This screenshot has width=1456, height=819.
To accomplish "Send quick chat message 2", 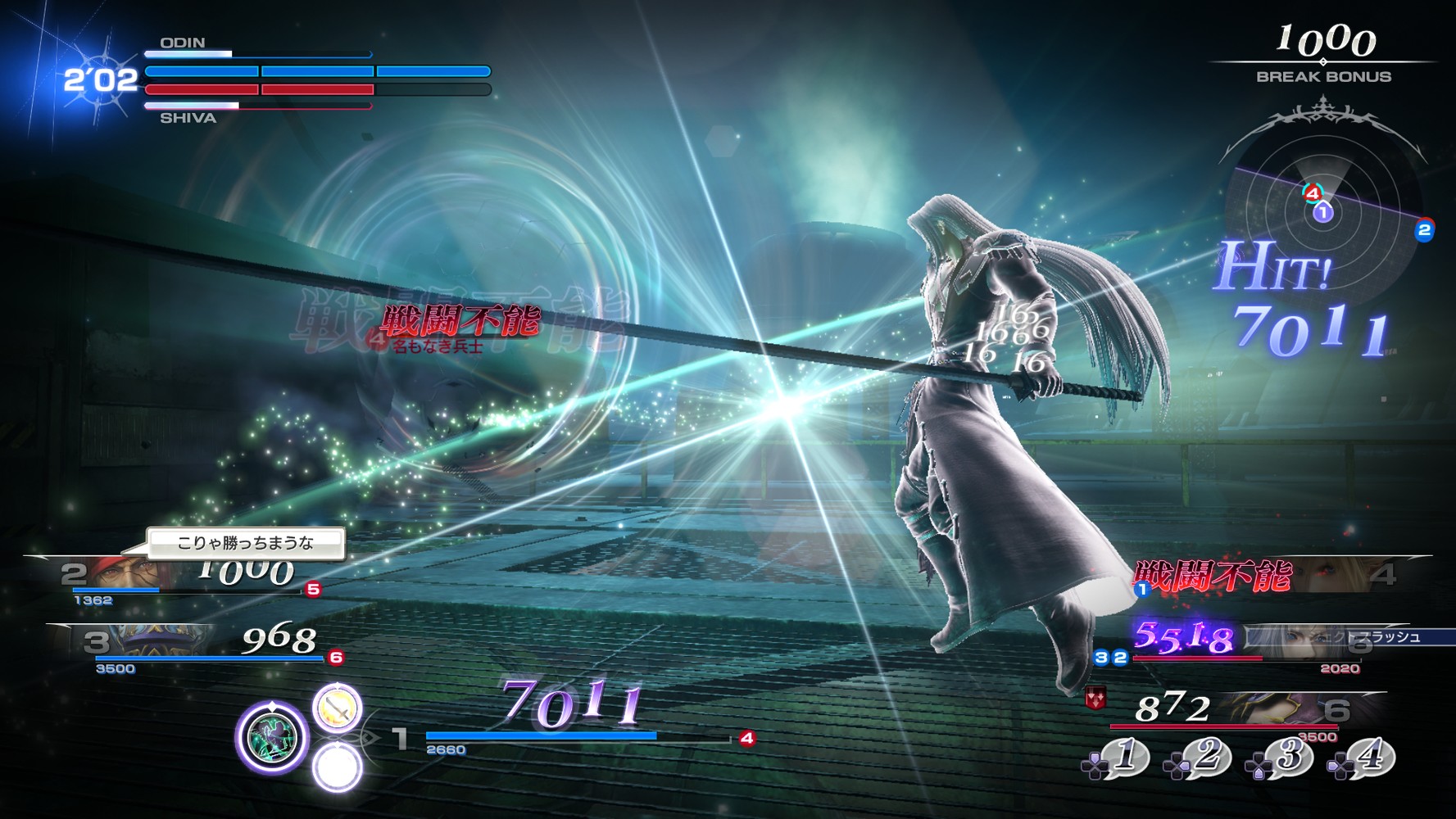I will [1197, 758].
